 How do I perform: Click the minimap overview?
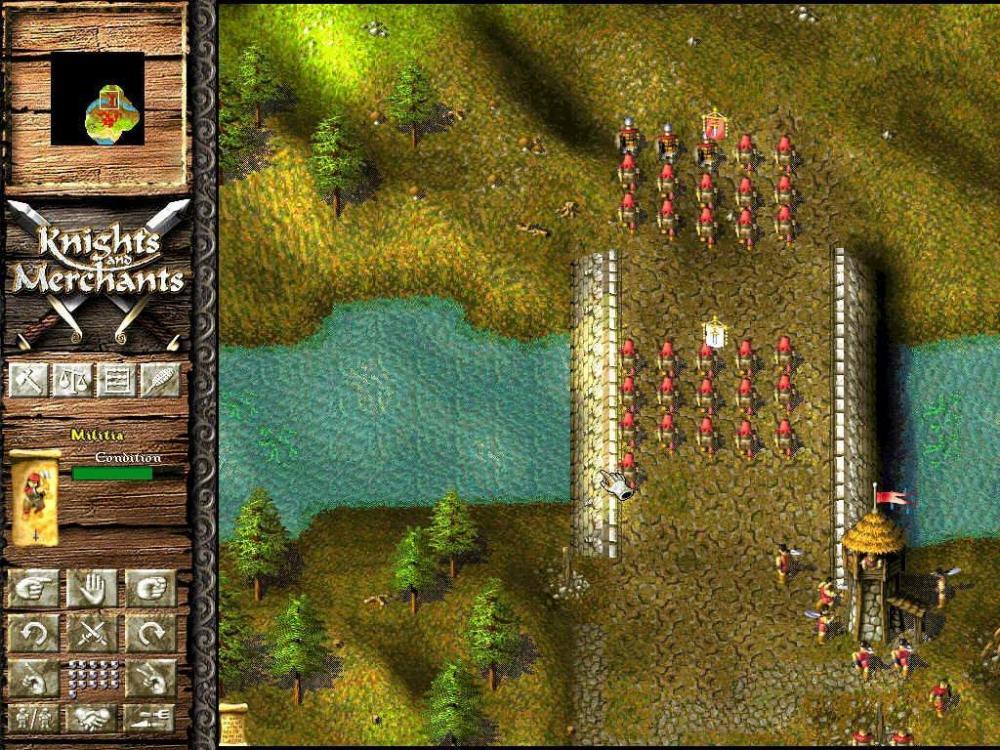click(97, 99)
